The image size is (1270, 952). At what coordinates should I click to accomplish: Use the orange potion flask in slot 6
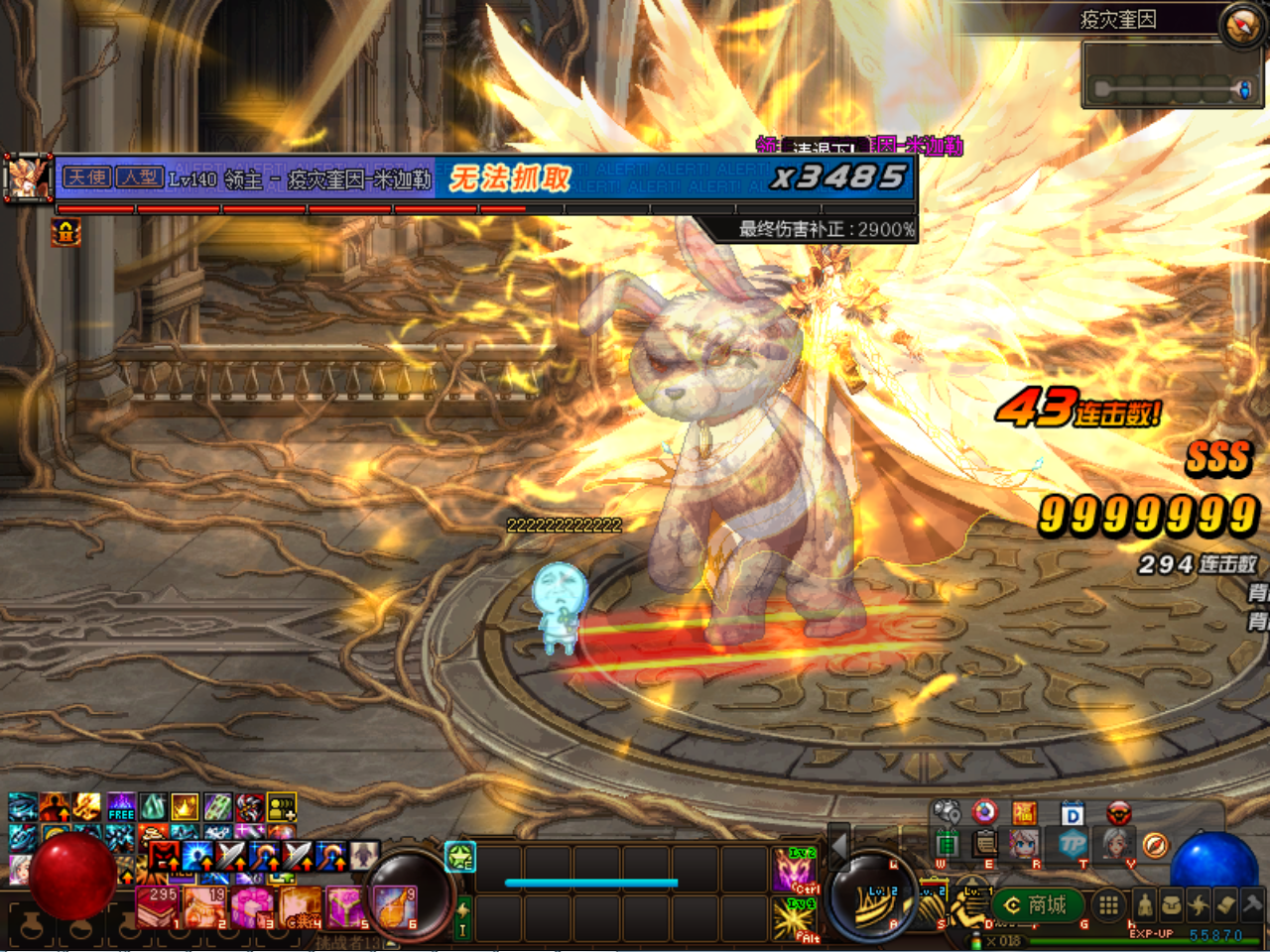(394, 906)
